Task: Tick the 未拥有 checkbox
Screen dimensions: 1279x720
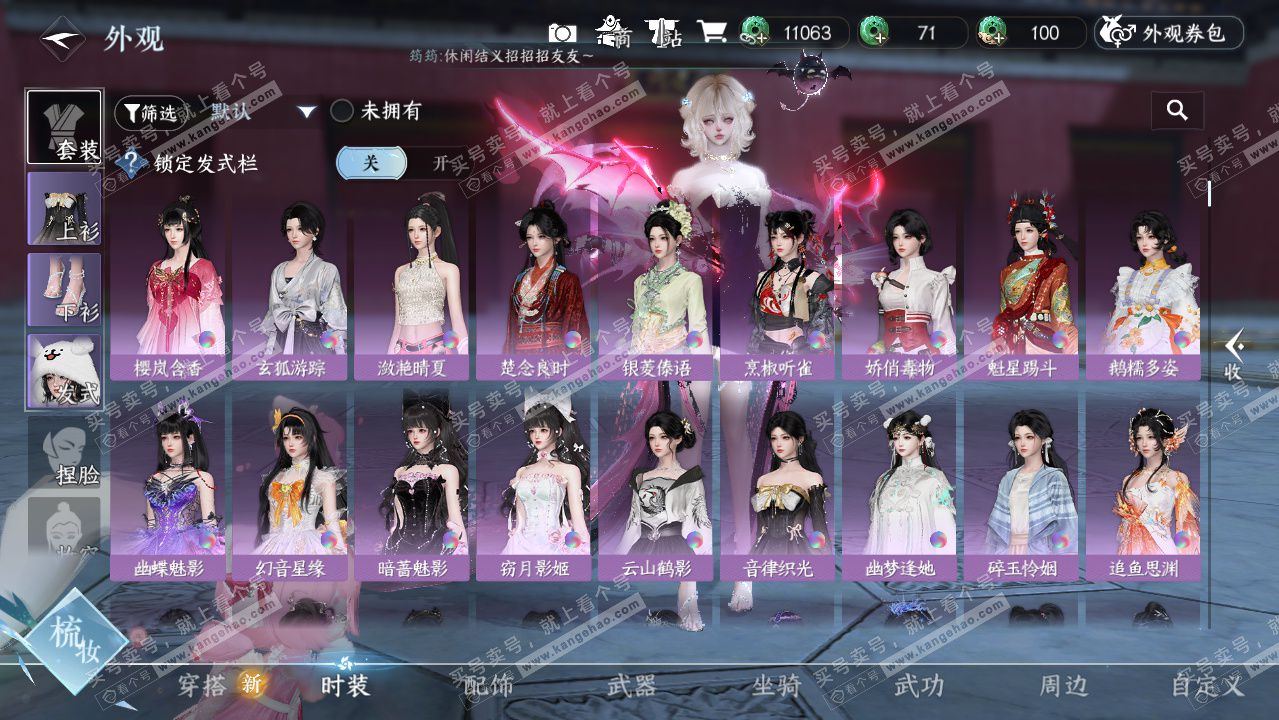Action: pyautogui.click(x=342, y=111)
